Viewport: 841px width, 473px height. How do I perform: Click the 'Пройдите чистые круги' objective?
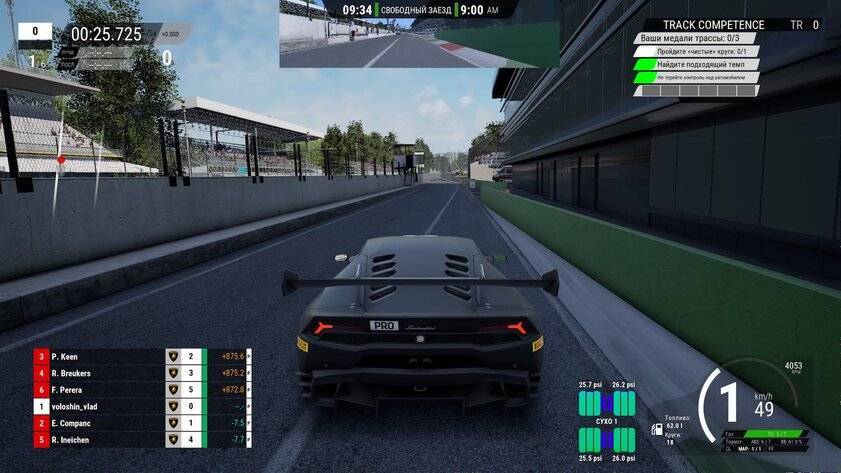tap(695, 51)
